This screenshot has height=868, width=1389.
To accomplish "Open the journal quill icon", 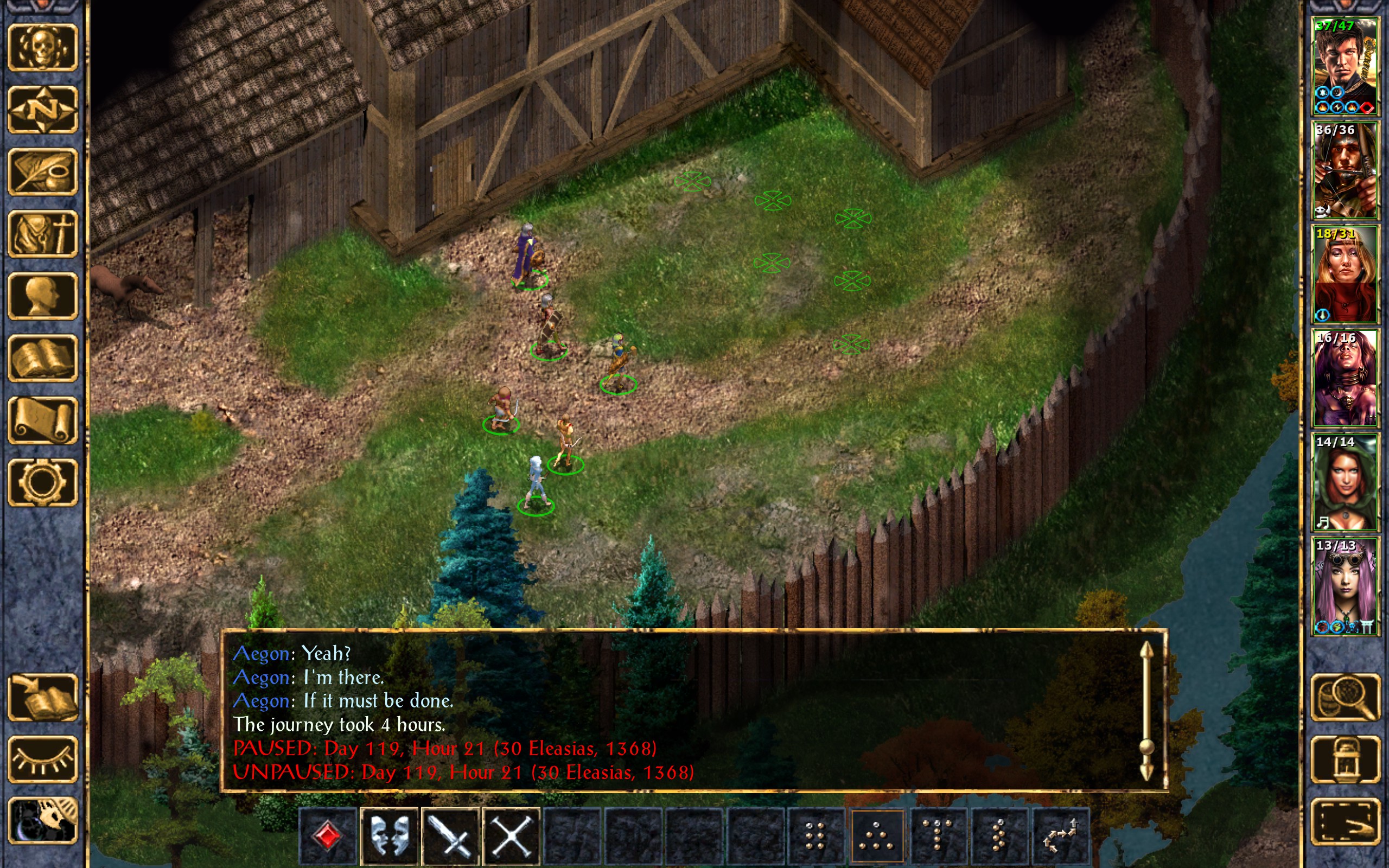I will point(43,171).
